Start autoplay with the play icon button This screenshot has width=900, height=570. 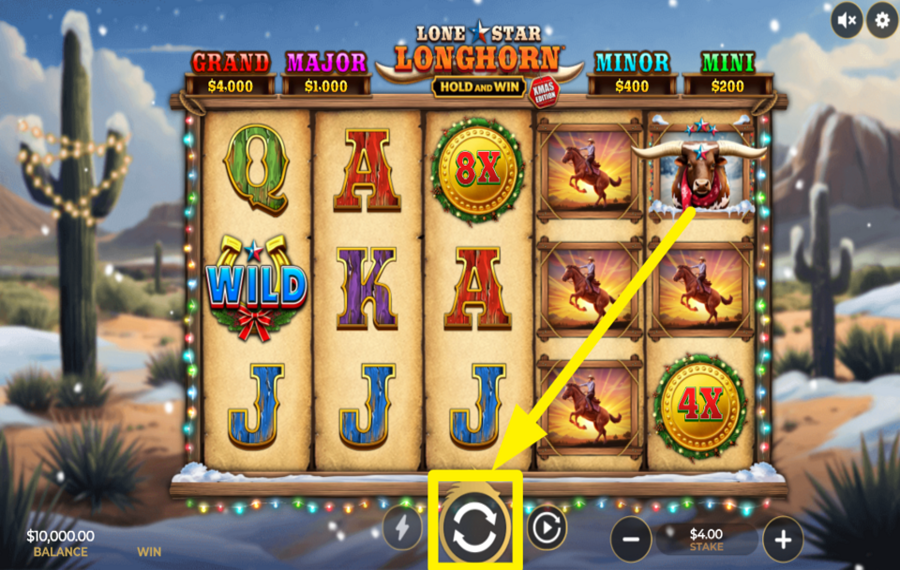tap(546, 528)
